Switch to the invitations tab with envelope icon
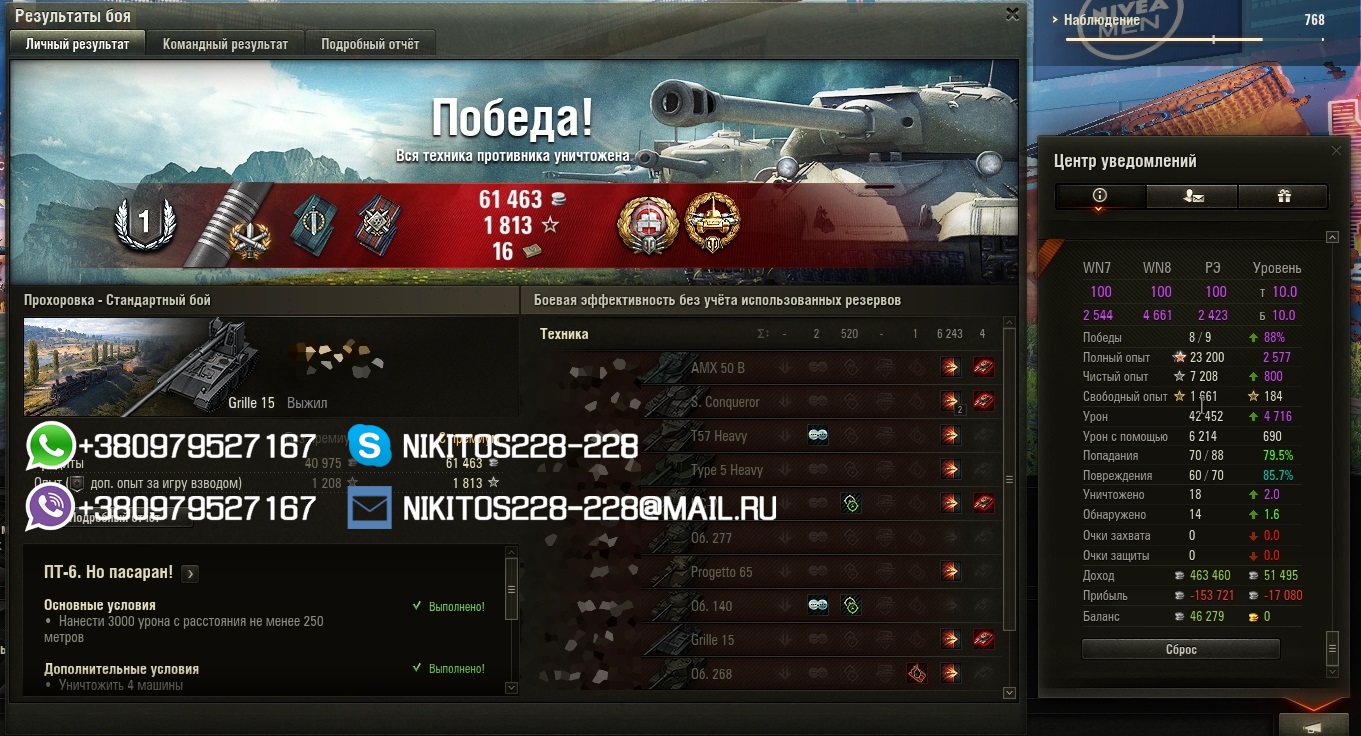 1192,197
